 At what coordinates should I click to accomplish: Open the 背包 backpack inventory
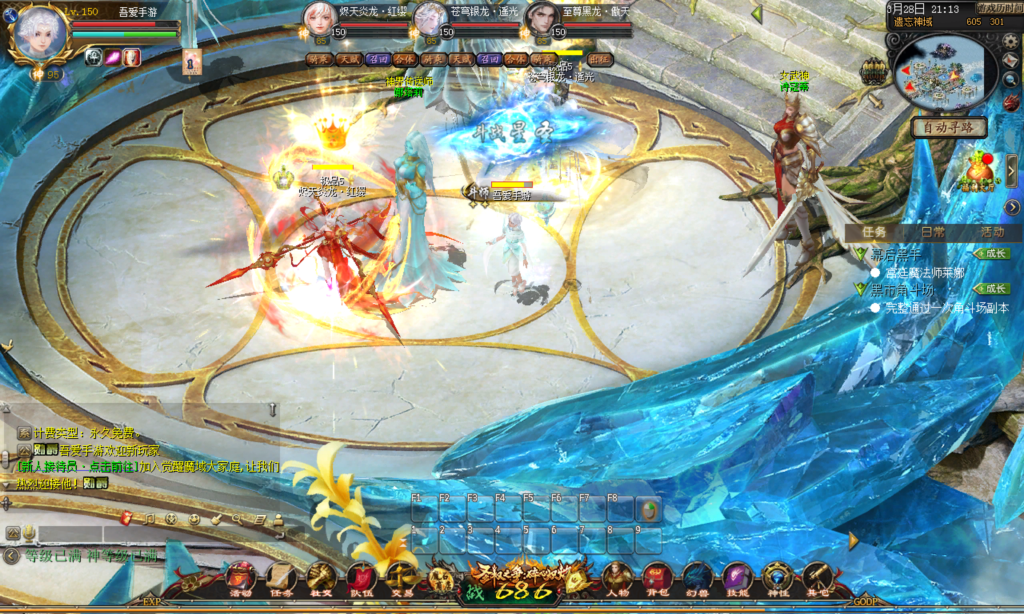(657, 579)
